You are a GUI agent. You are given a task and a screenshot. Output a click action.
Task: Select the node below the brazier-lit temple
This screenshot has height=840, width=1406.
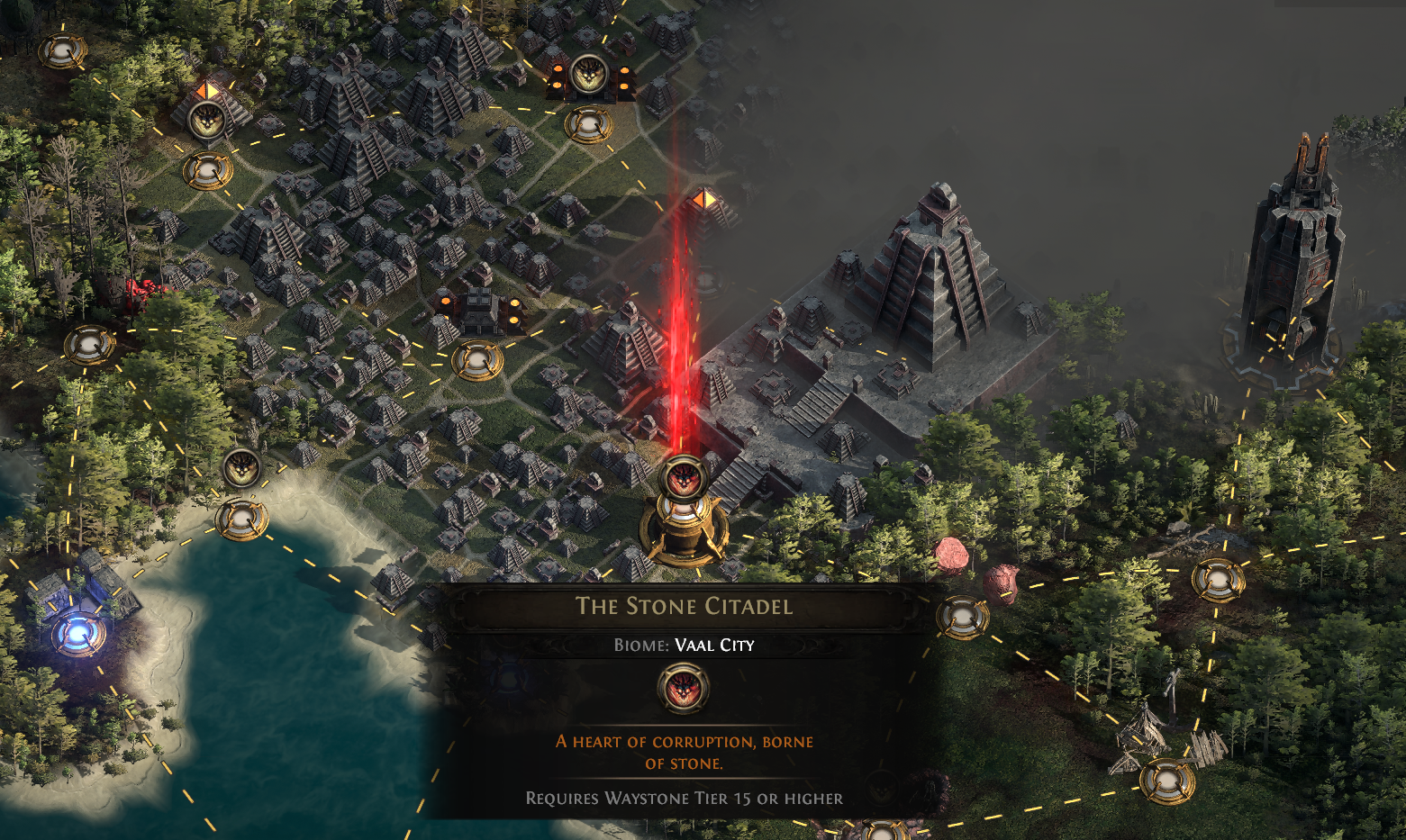[476, 360]
